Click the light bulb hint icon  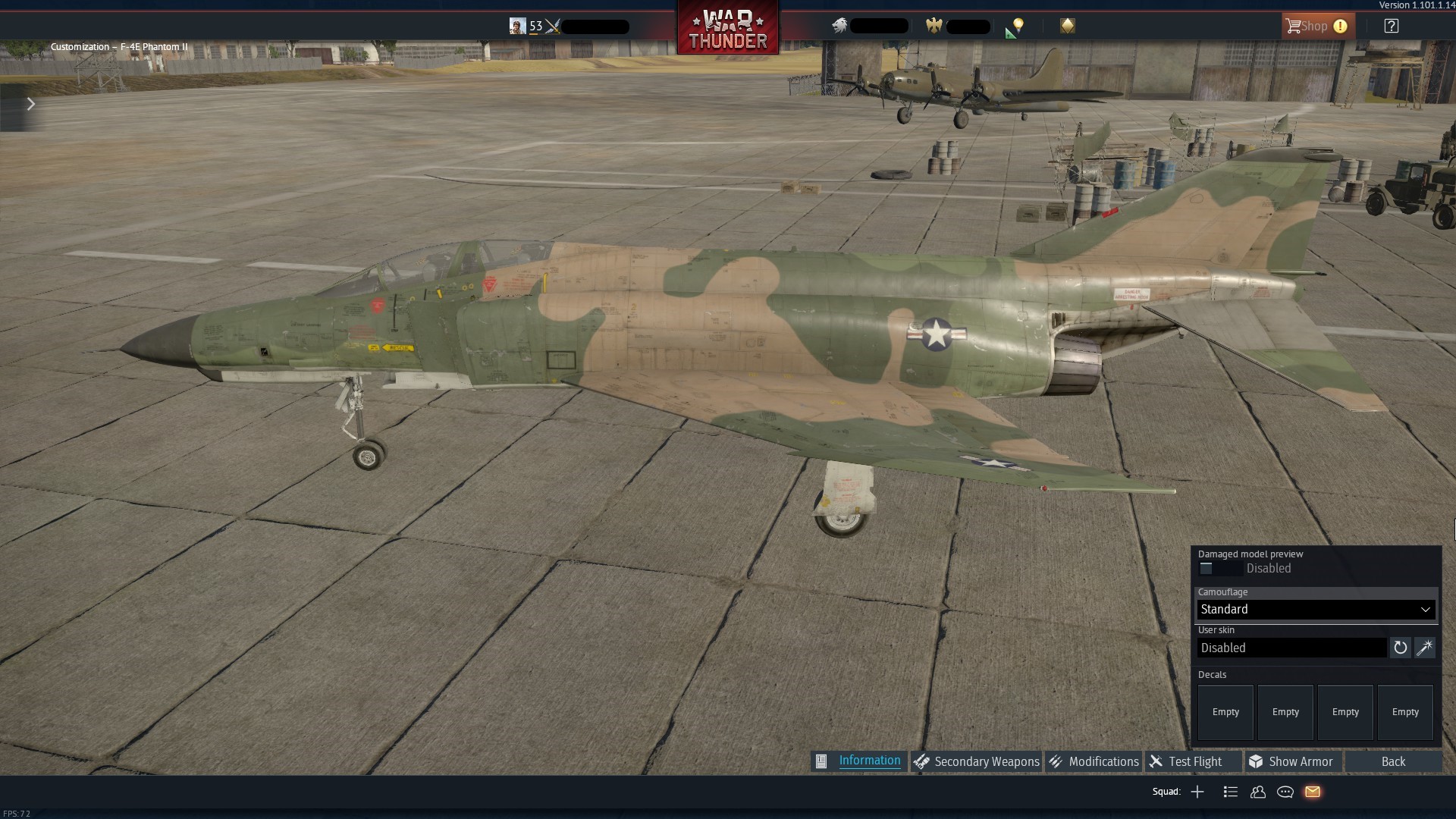click(1017, 26)
